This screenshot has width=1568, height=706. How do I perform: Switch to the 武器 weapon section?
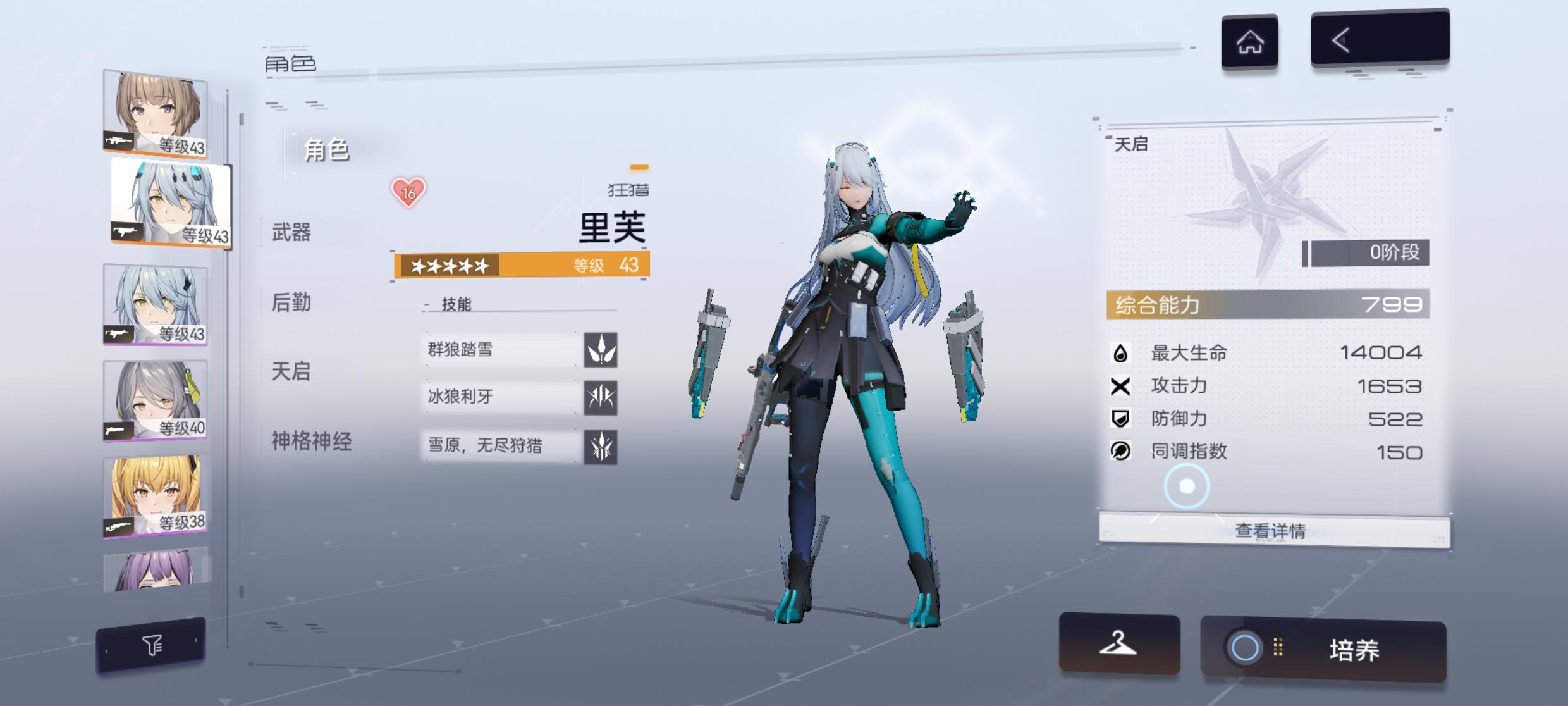(290, 233)
